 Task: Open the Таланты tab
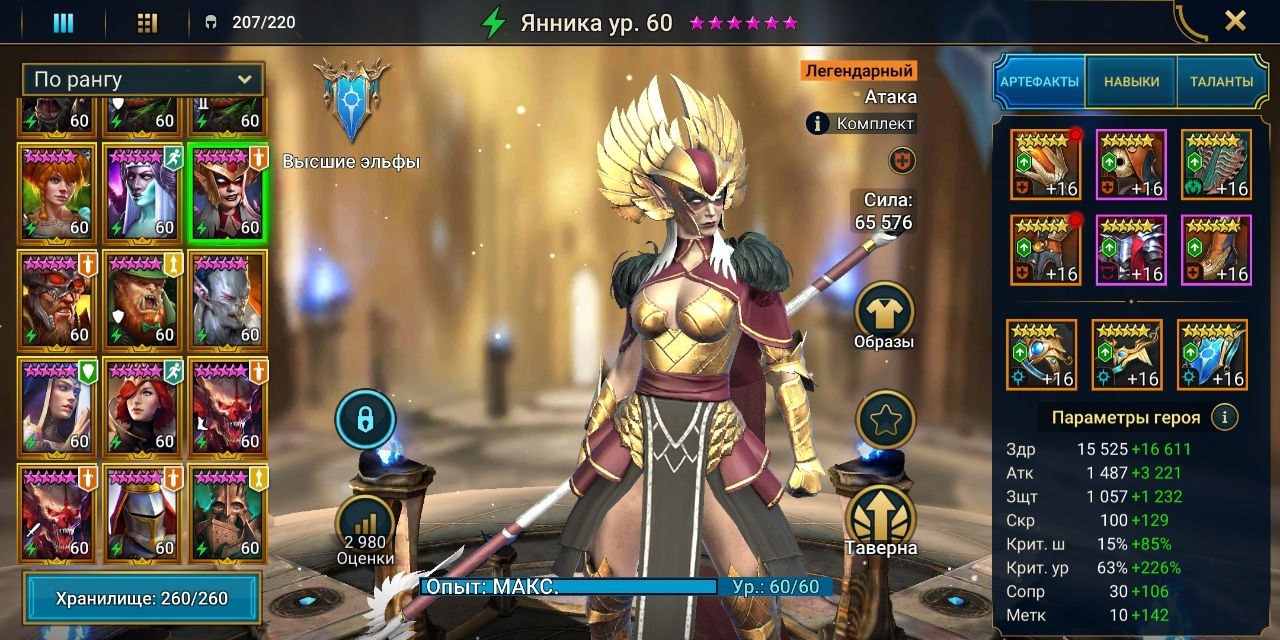[1221, 82]
